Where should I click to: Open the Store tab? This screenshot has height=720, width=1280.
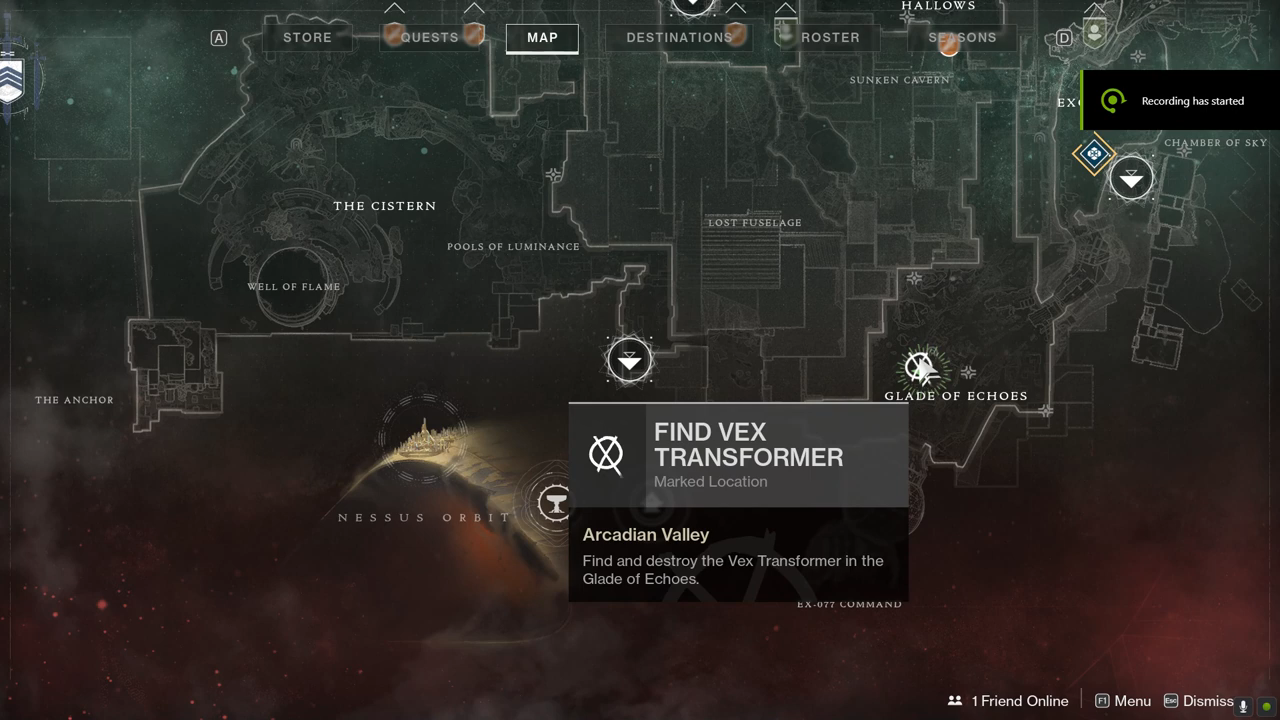pos(307,38)
